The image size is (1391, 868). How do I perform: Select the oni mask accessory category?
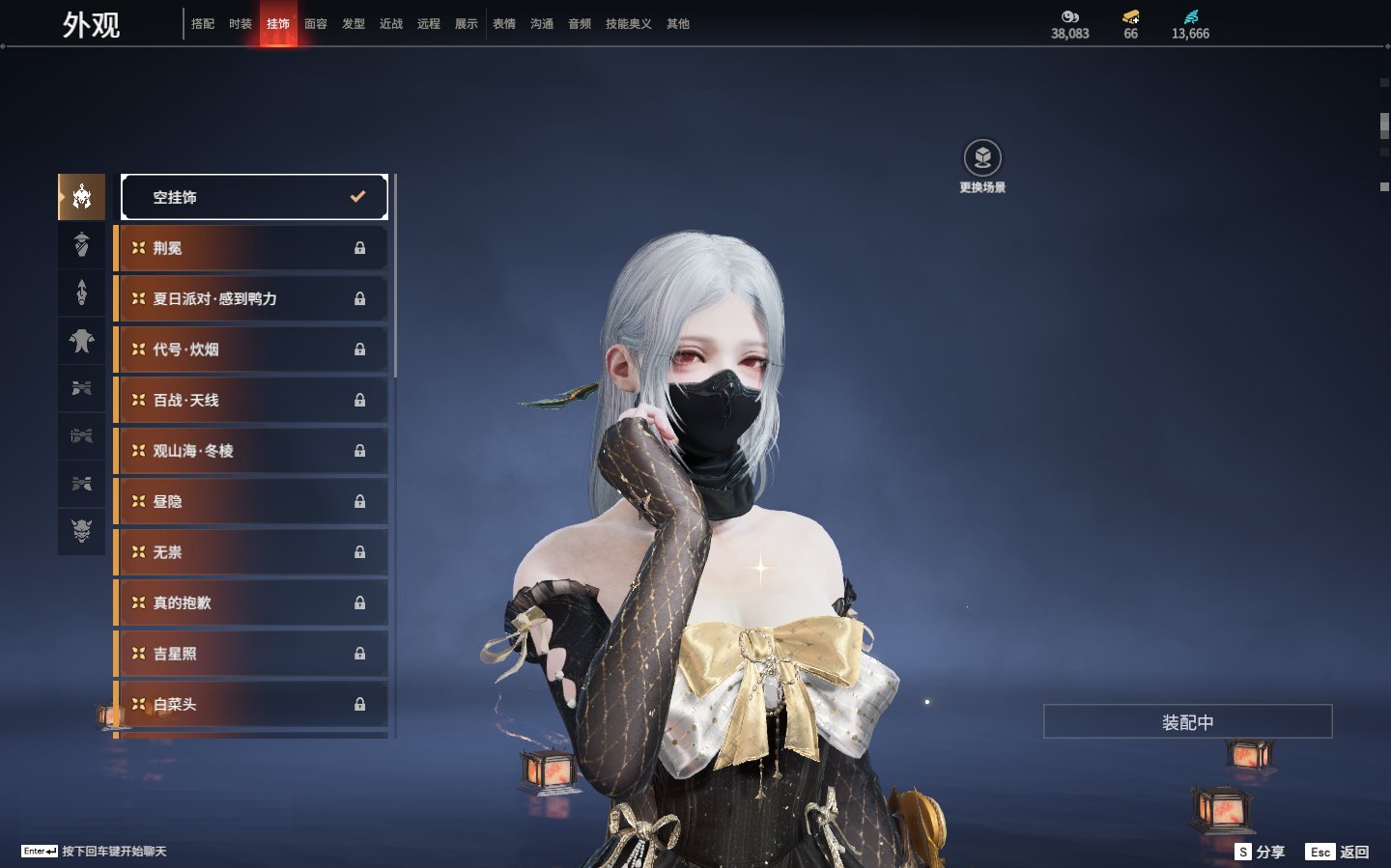pos(82,531)
